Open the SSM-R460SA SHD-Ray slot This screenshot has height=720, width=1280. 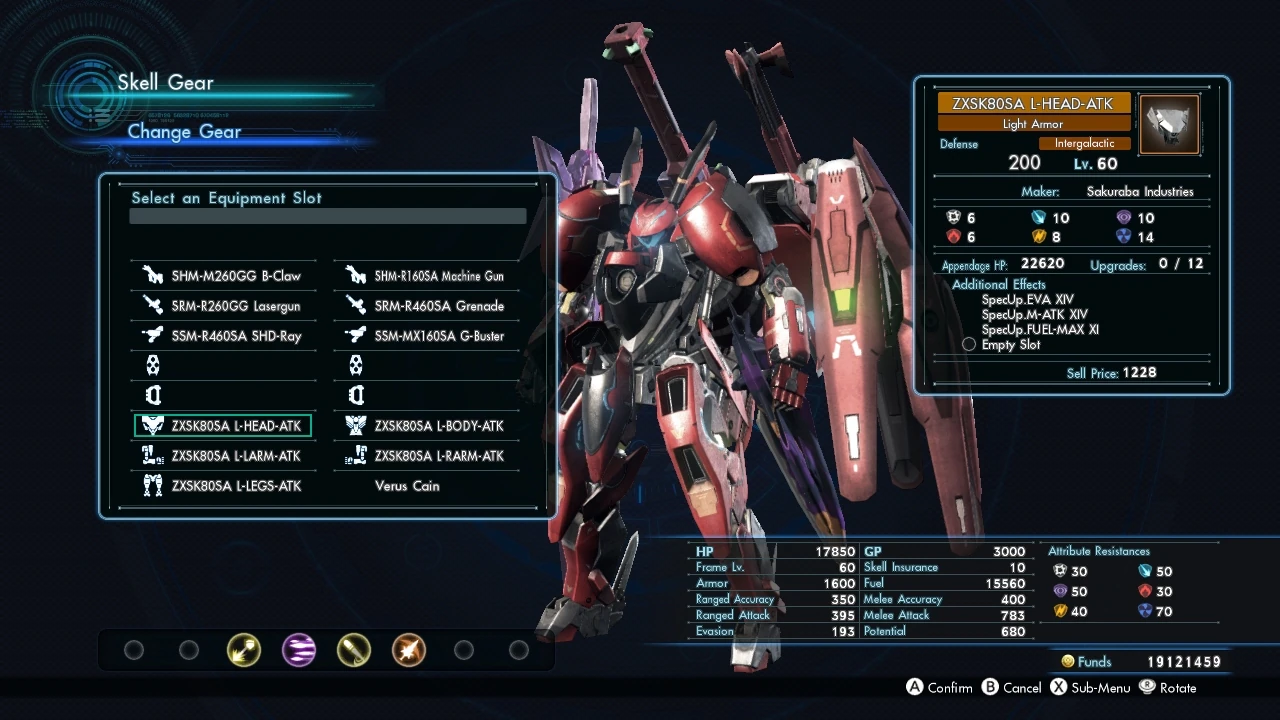point(224,336)
